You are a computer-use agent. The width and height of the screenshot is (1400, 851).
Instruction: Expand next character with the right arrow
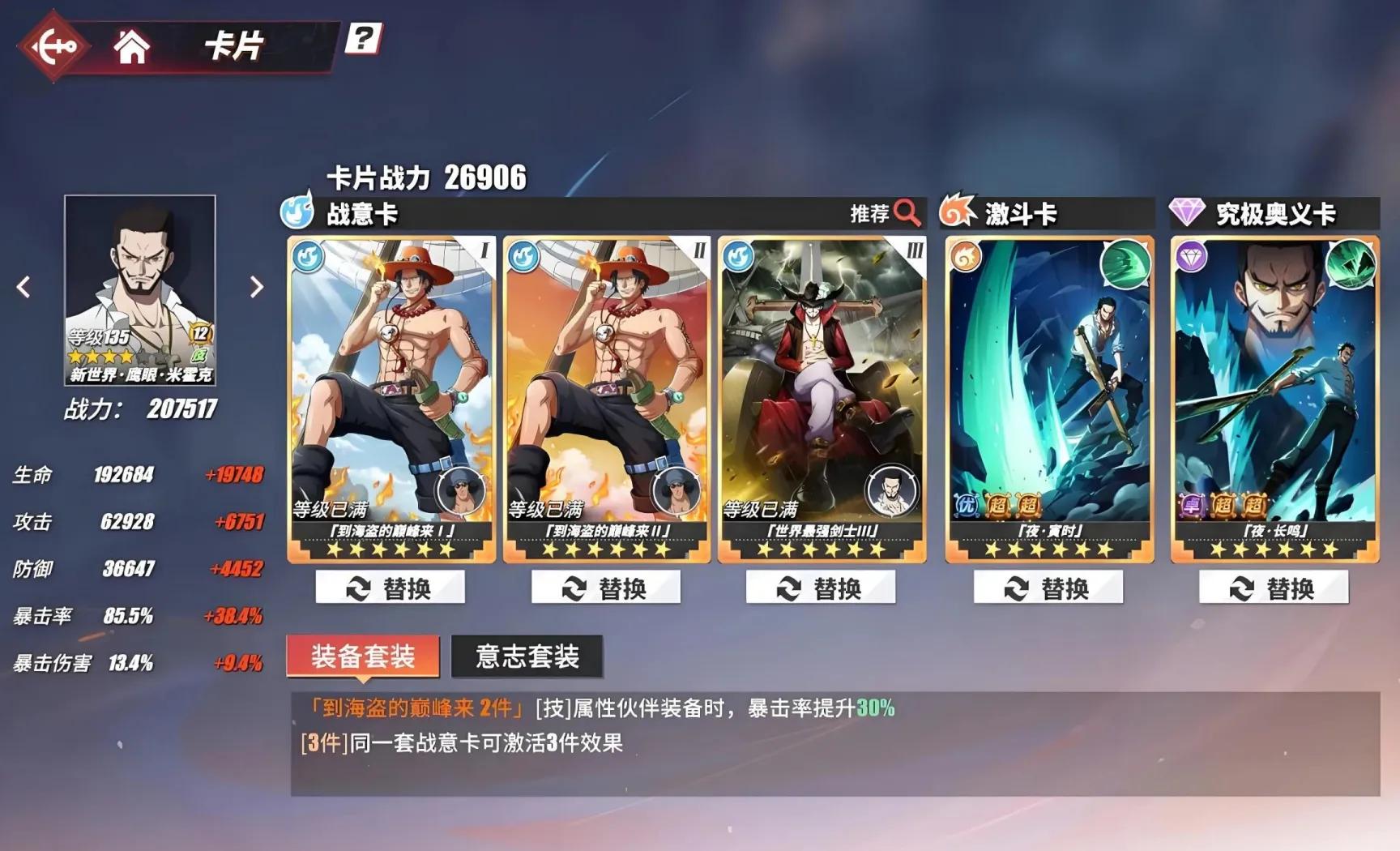[258, 288]
